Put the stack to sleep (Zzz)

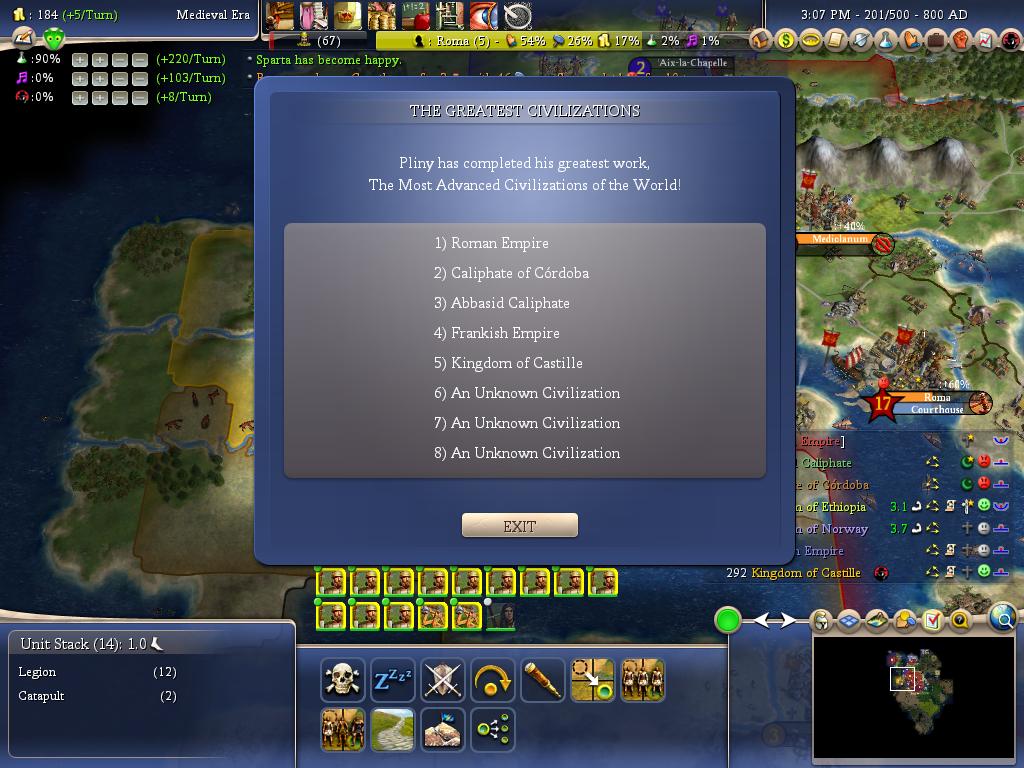[392, 681]
